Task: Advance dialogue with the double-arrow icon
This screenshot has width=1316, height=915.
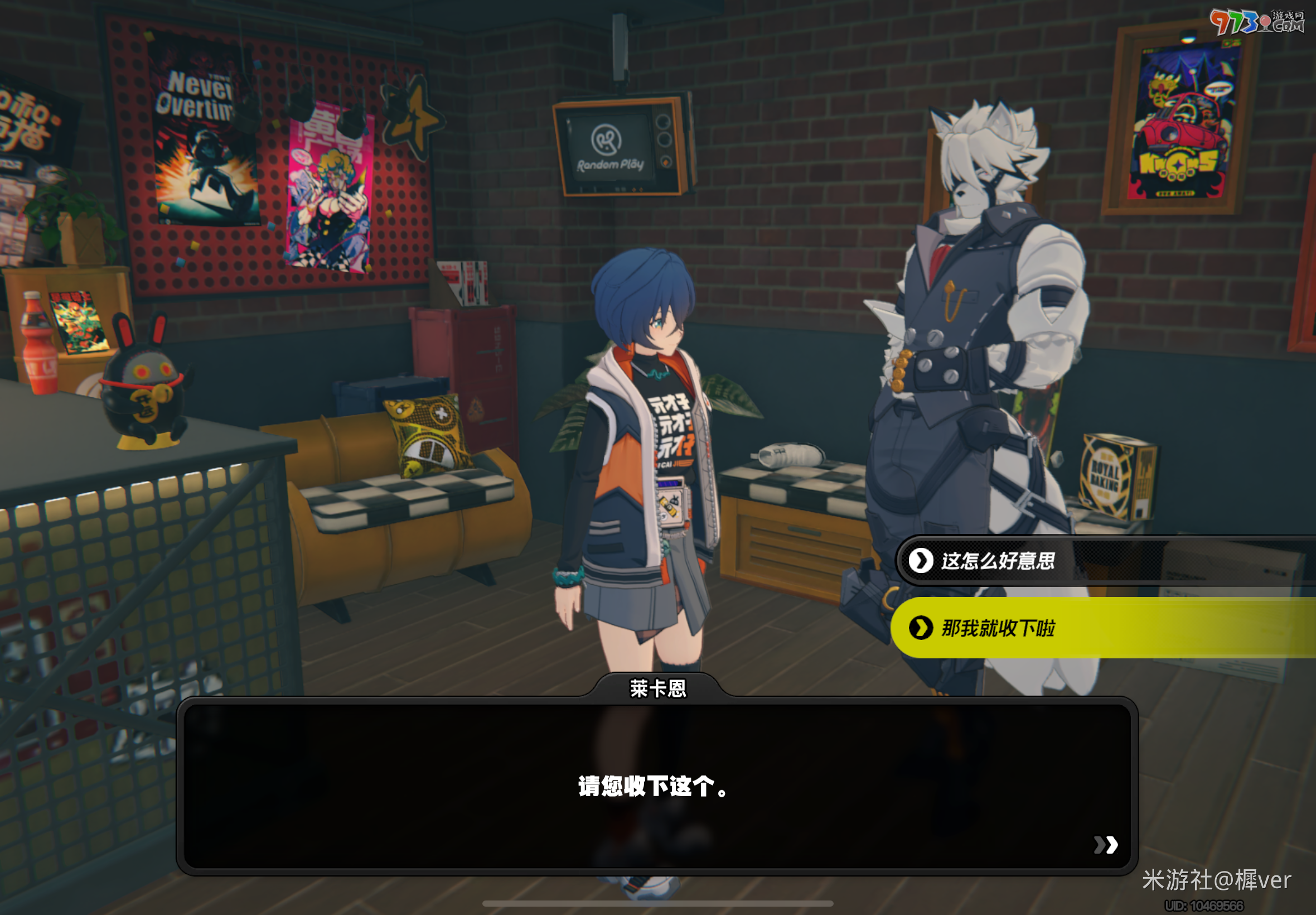Action: pyautogui.click(x=1105, y=845)
